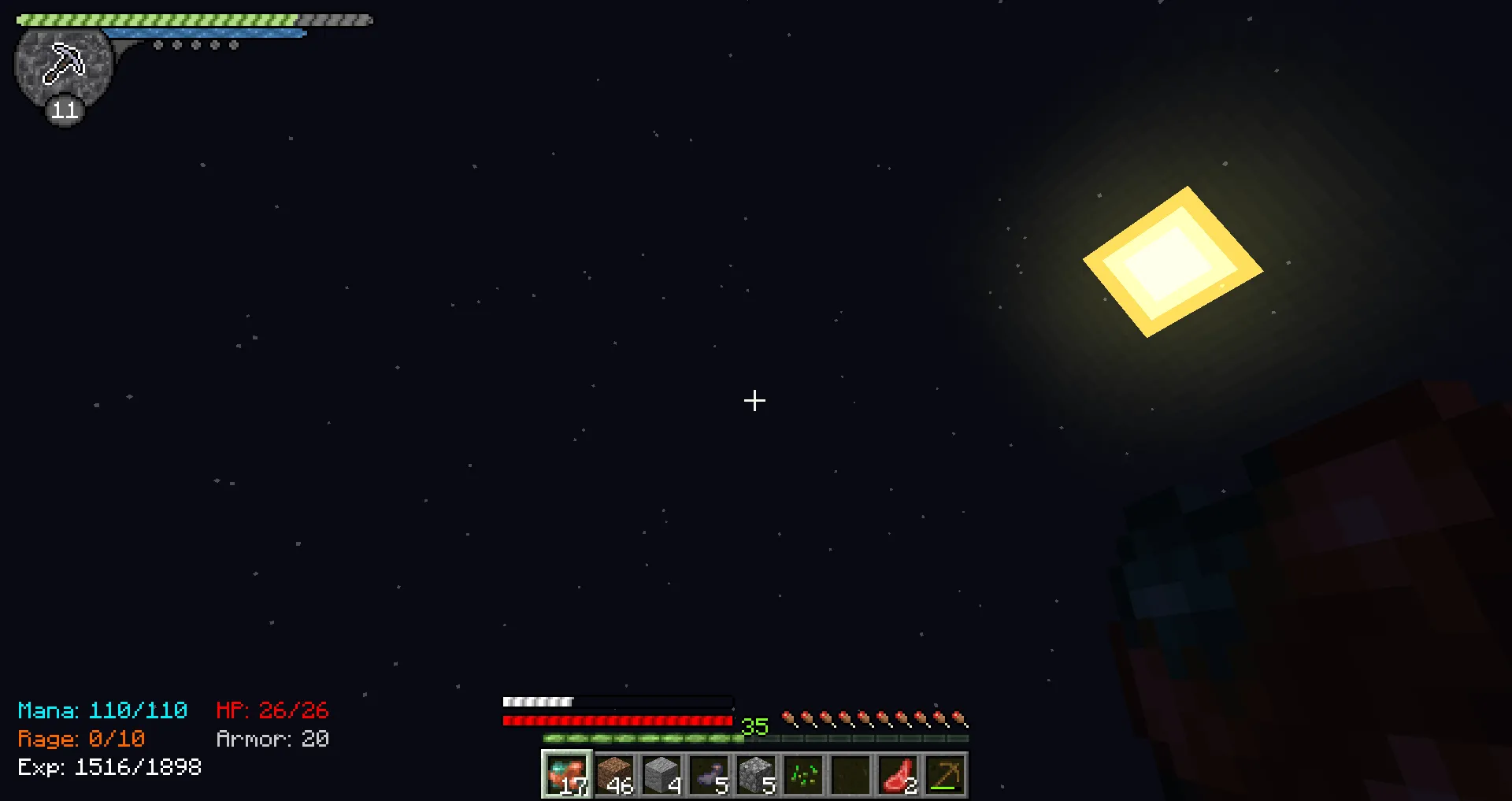Screen dimensions: 1512x801
Task: Click the currently highlighted first hotbar slot
Action: 566,776
